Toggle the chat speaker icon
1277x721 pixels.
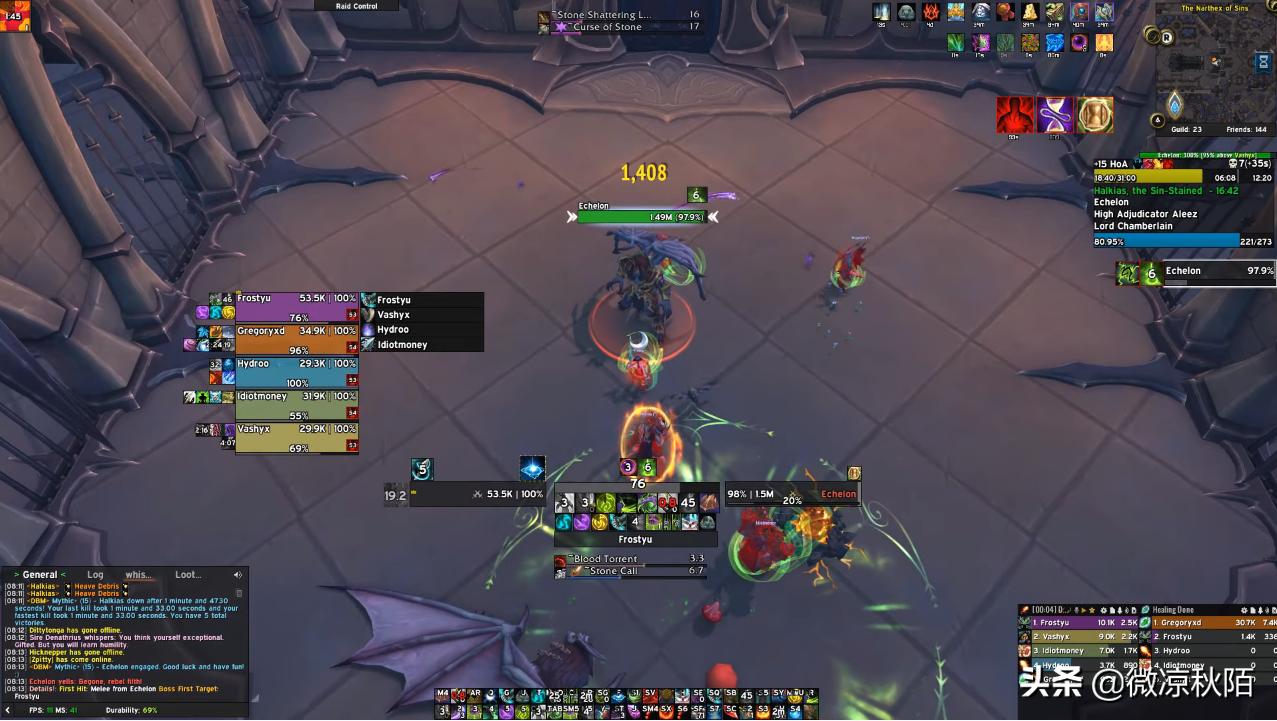coord(238,575)
